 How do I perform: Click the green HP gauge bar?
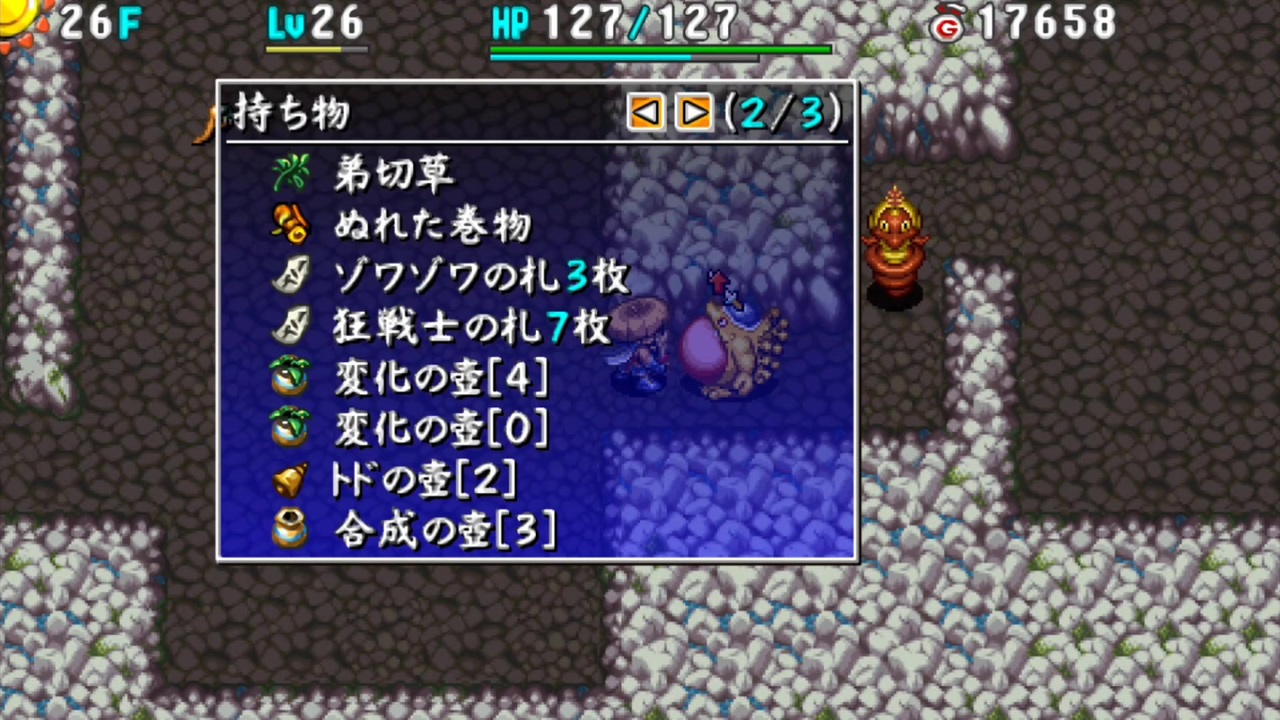pos(660,48)
